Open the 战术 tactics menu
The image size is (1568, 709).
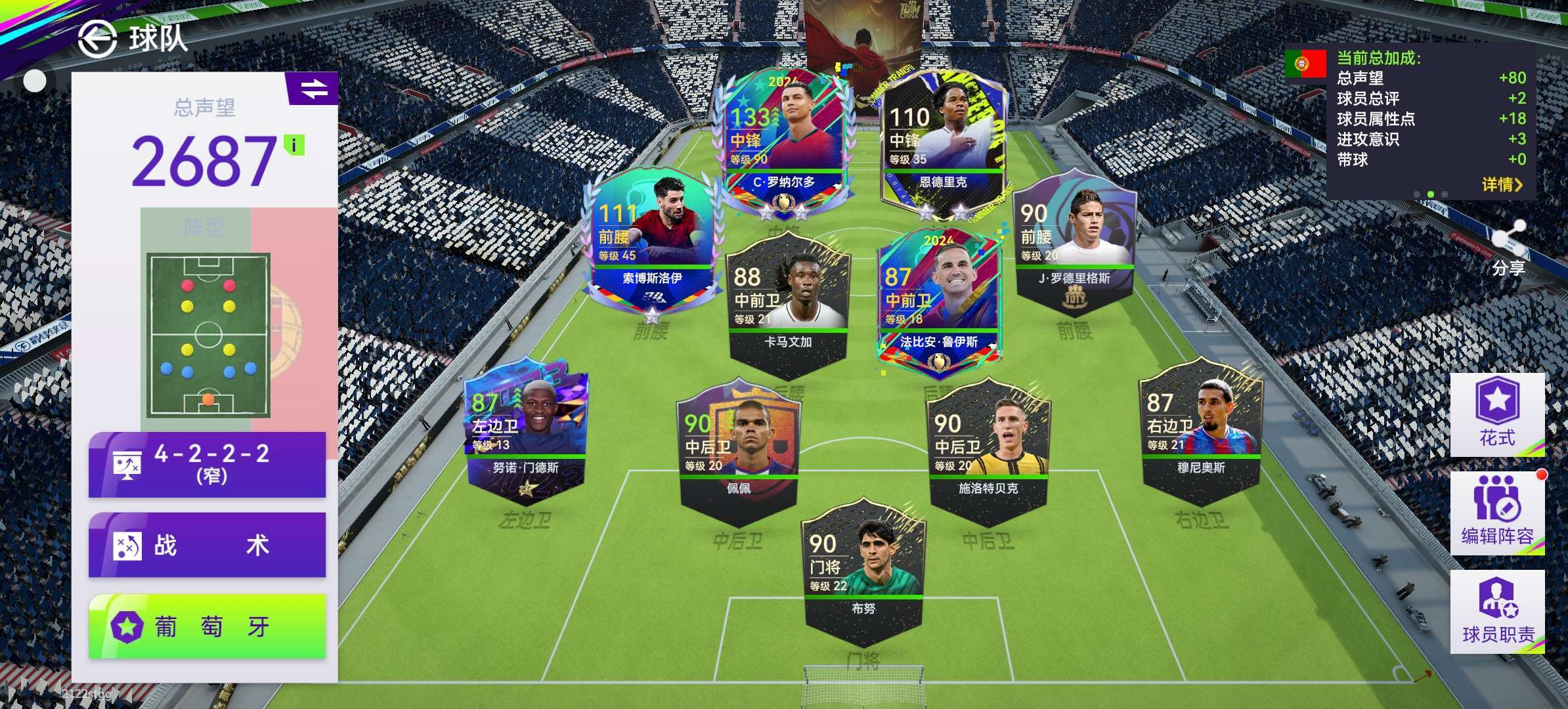[x=207, y=545]
